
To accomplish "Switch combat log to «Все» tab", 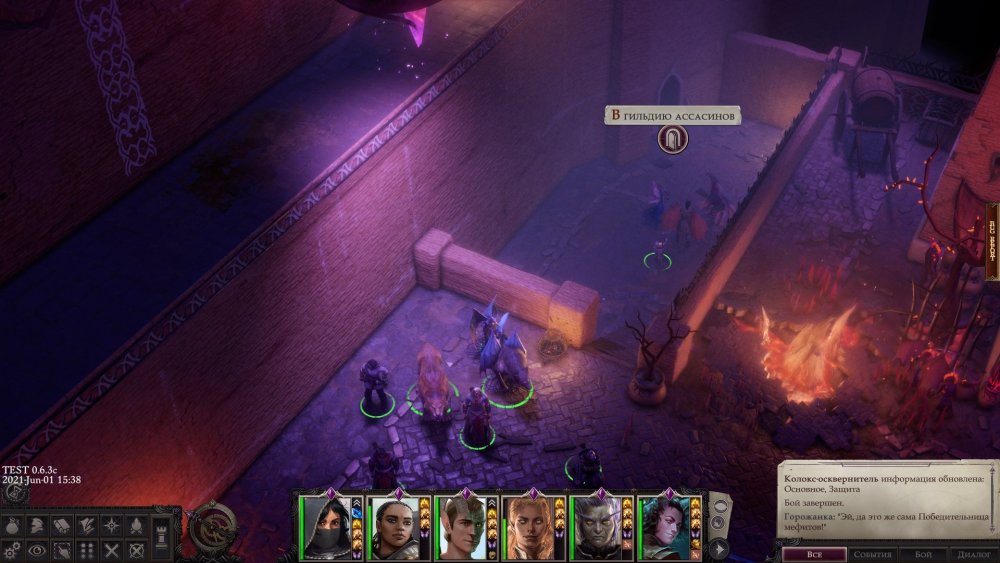I will (x=811, y=554).
